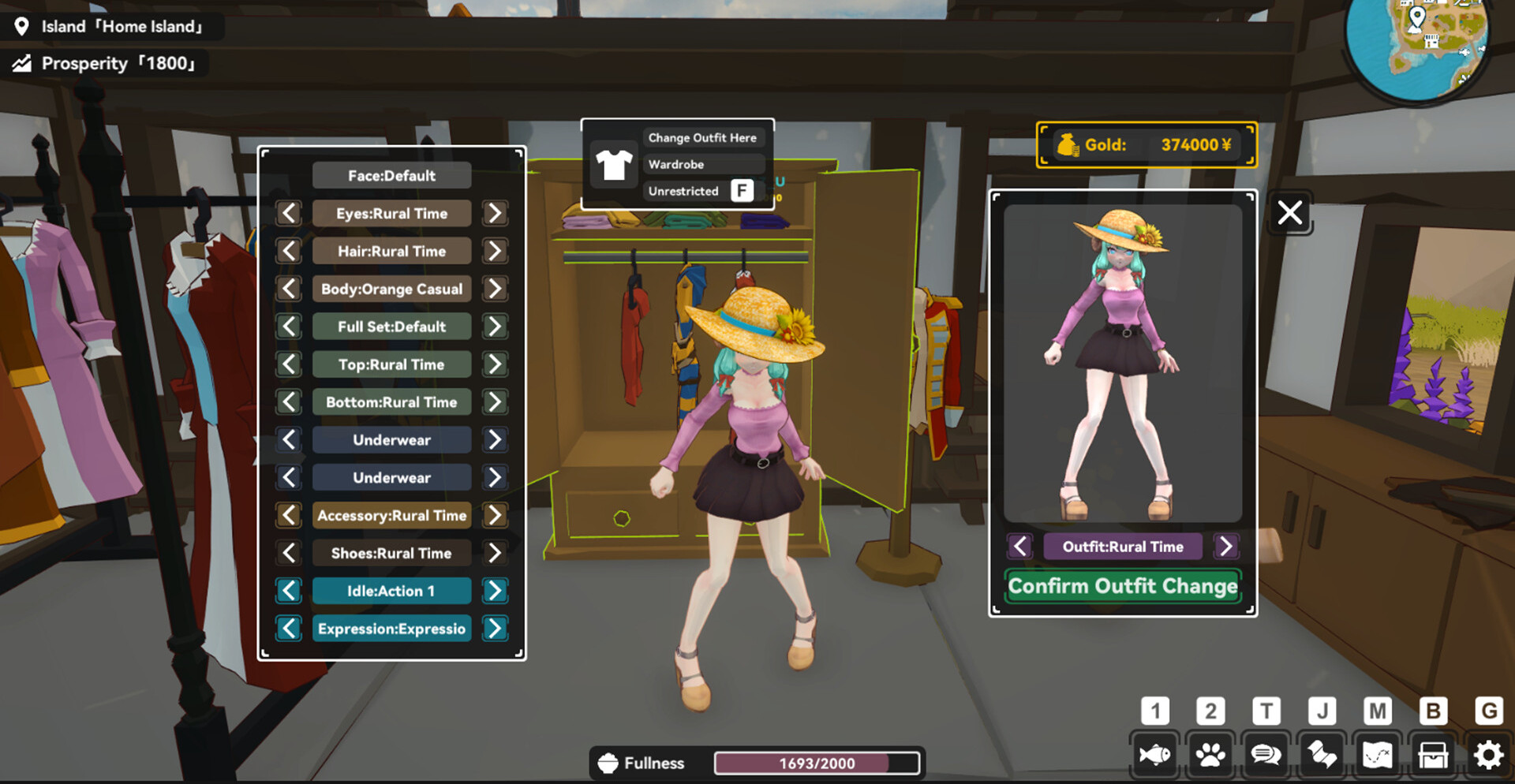Select next Full Set option
Viewport: 1515px width, 784px height.
(495, 327)
